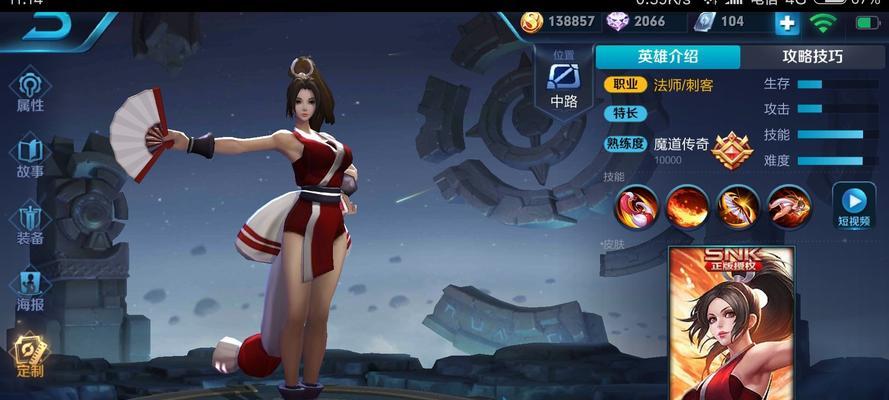
Task: Show the 装备 equipment recommendations
Action: click(30, 223)
